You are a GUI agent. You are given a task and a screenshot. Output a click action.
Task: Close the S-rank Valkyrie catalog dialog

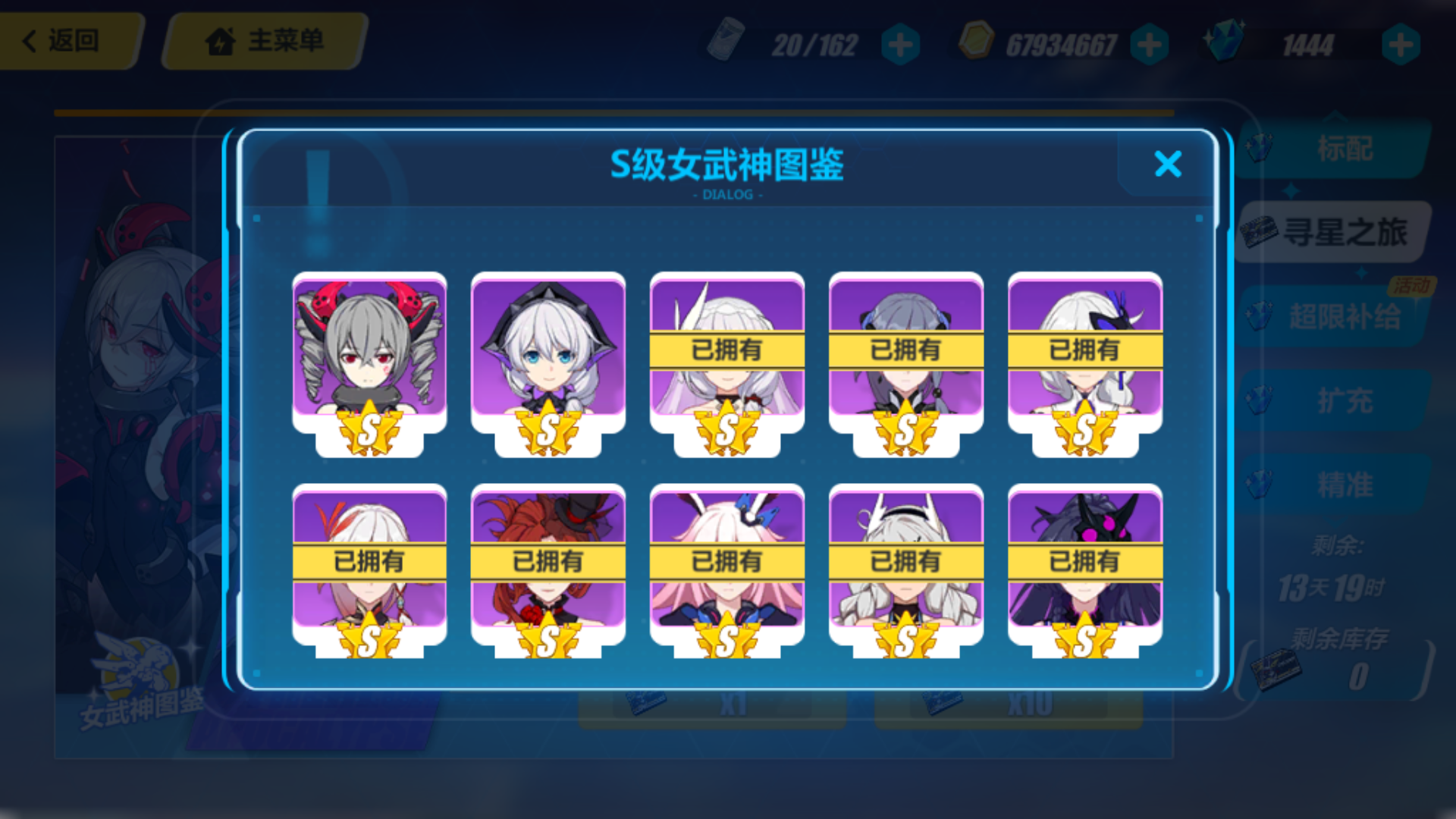pyautogui.click(x=1168, y=165)
